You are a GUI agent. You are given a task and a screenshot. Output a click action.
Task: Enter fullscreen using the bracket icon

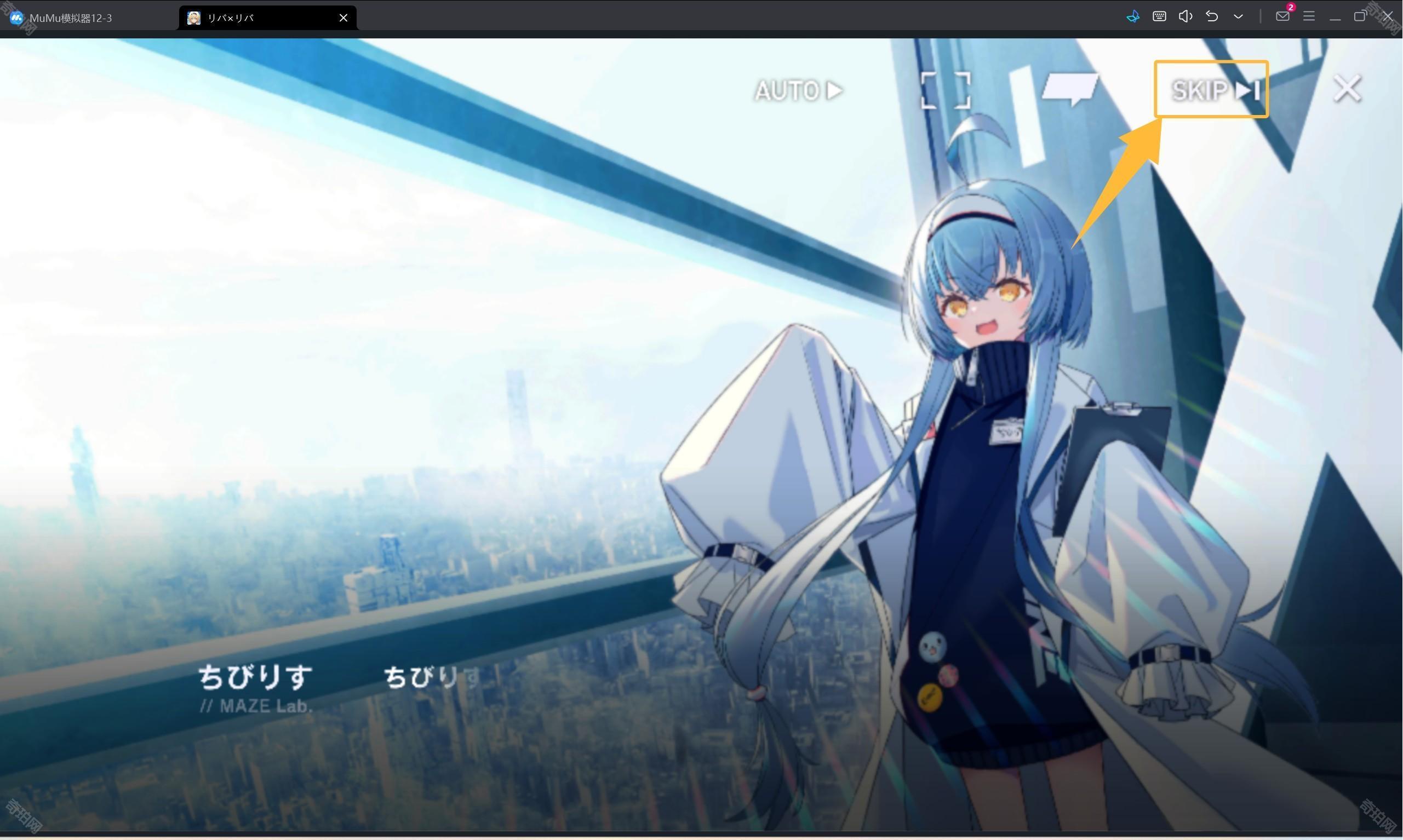pos(944,90)
